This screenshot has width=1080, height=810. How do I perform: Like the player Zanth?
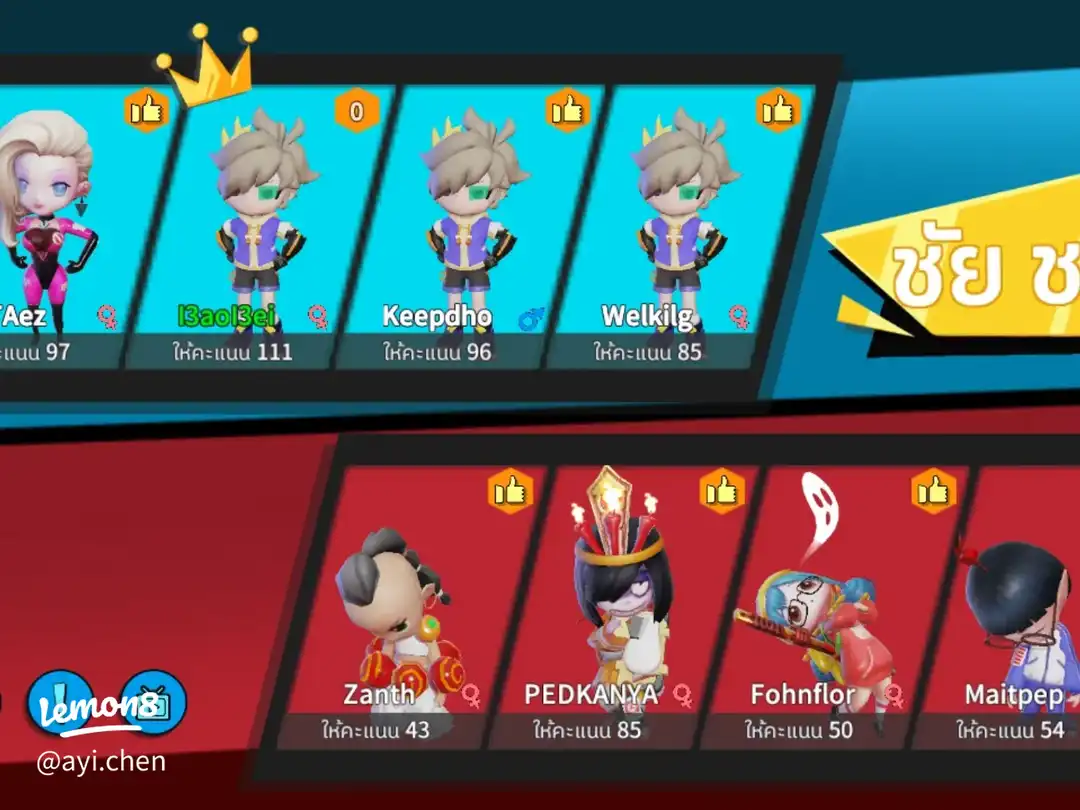(509, 491)
